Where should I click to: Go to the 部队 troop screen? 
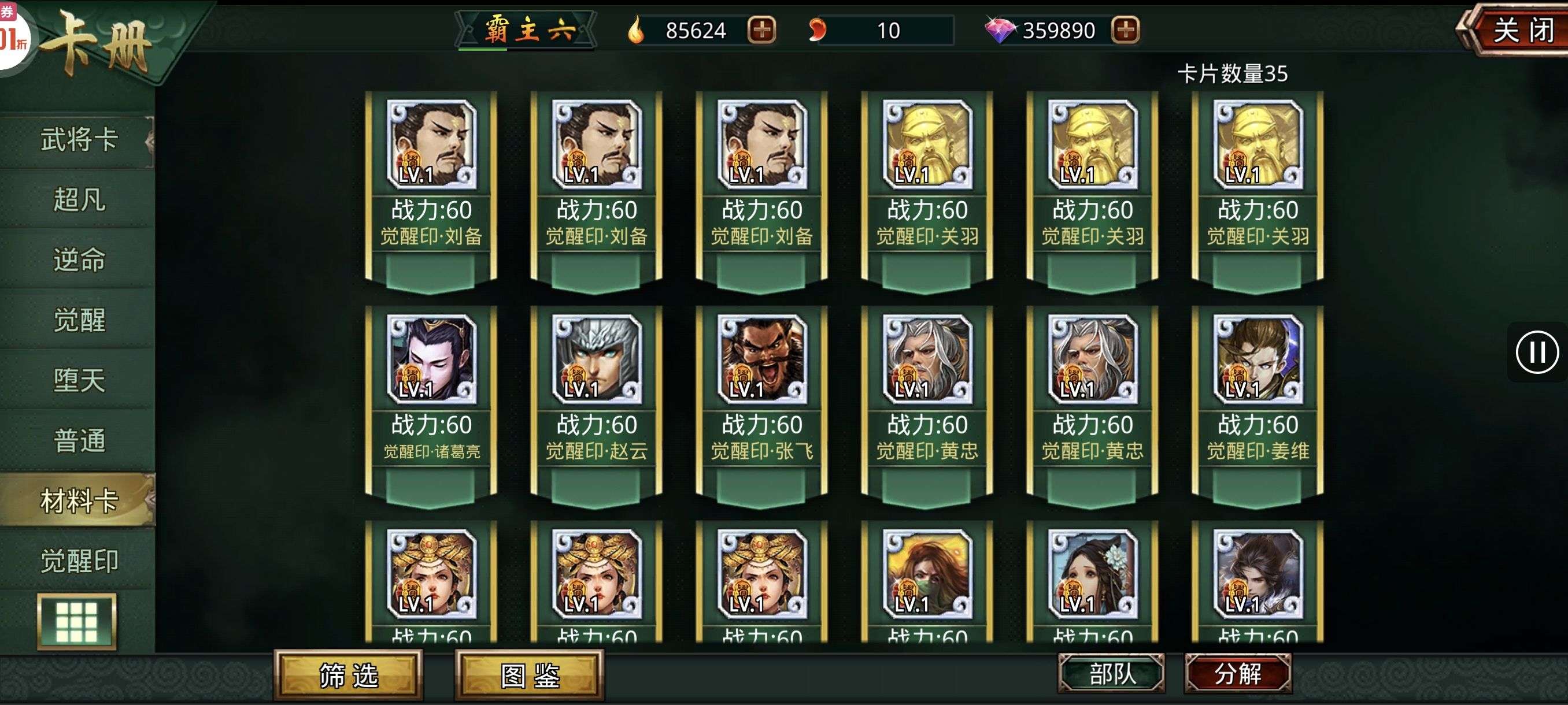[1111, 673]
